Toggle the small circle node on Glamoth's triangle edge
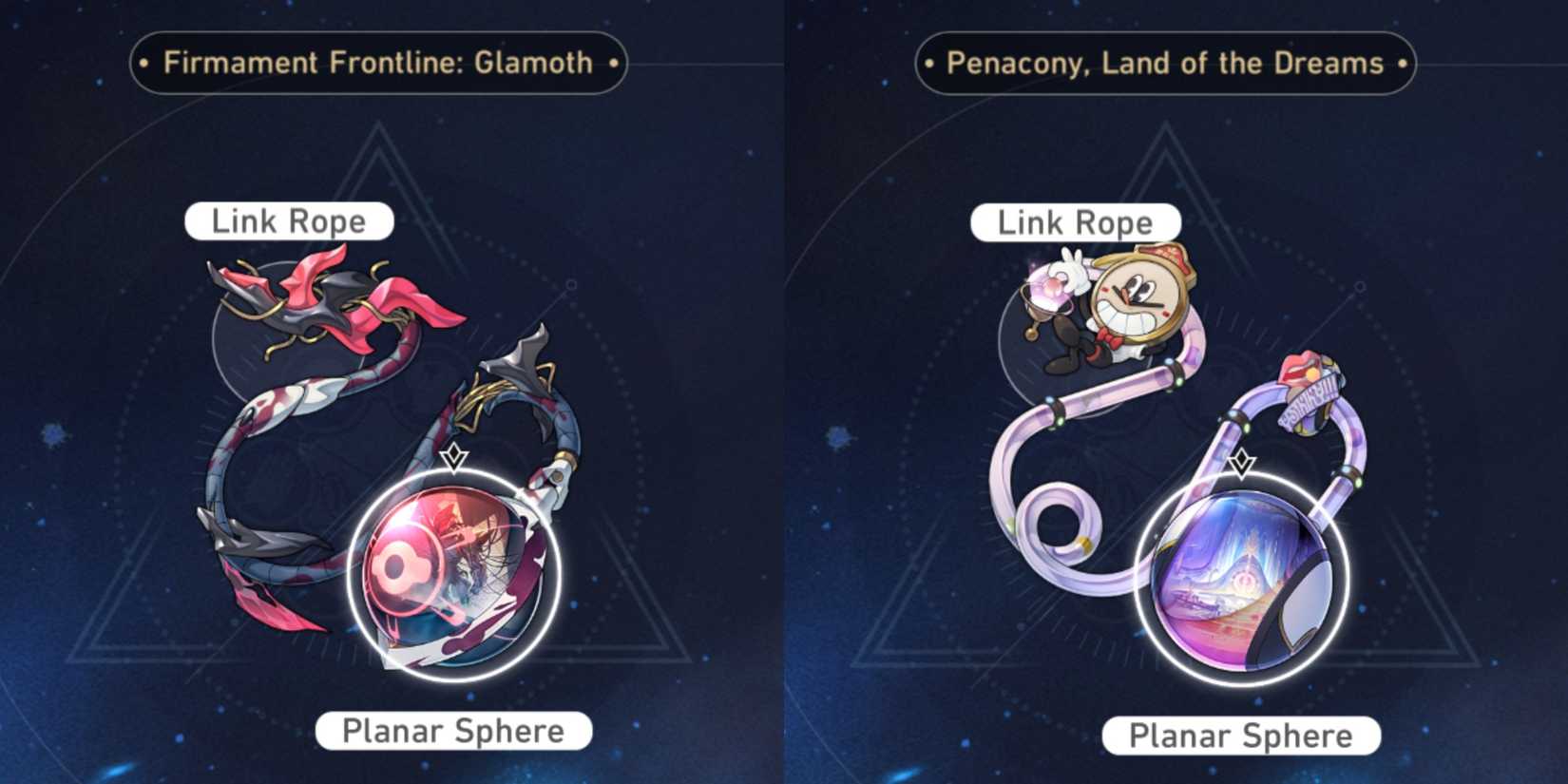 point(570,282)
